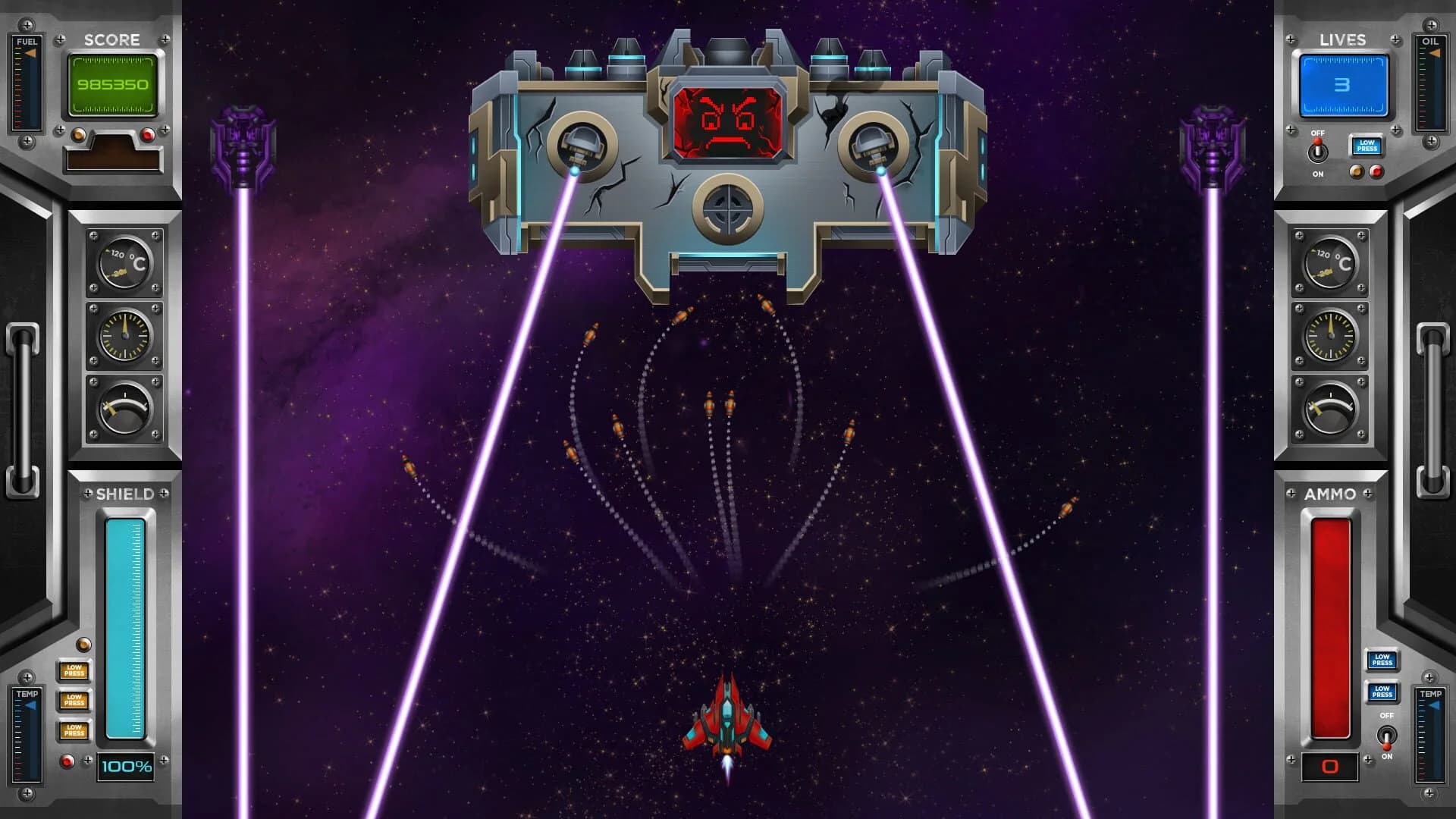The image size is (1456, 819).
Task: Click the SHIELD 100% readout
Action: coord(124,766)
